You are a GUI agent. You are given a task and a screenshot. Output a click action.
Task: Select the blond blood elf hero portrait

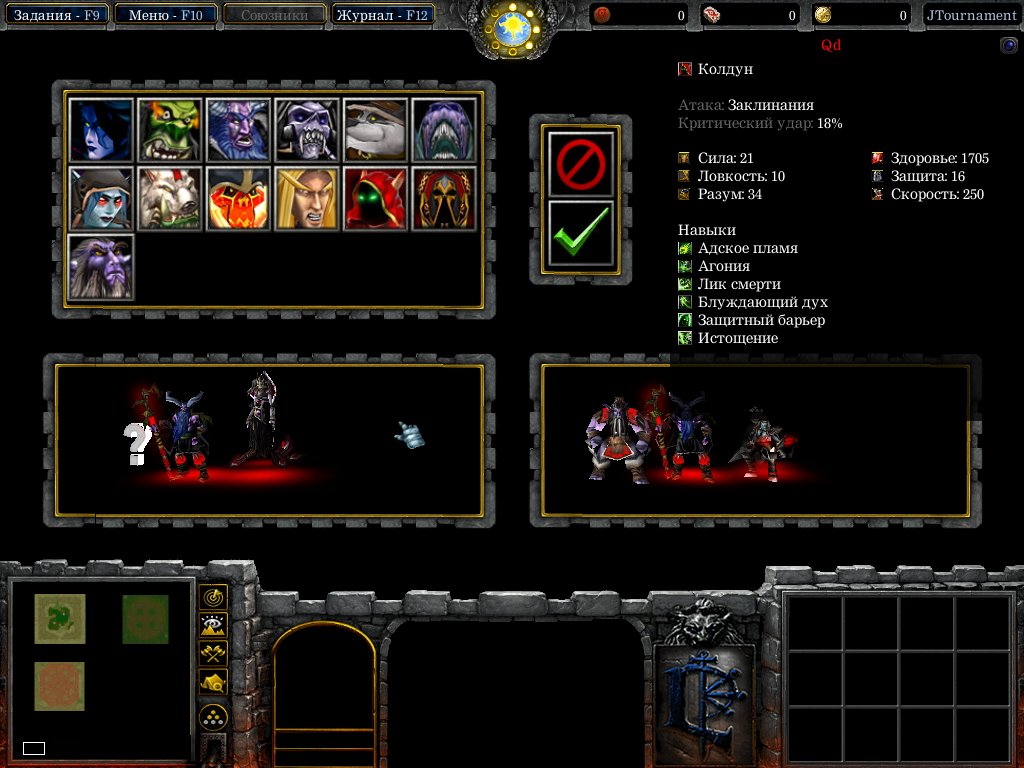[x=306, y=198]
